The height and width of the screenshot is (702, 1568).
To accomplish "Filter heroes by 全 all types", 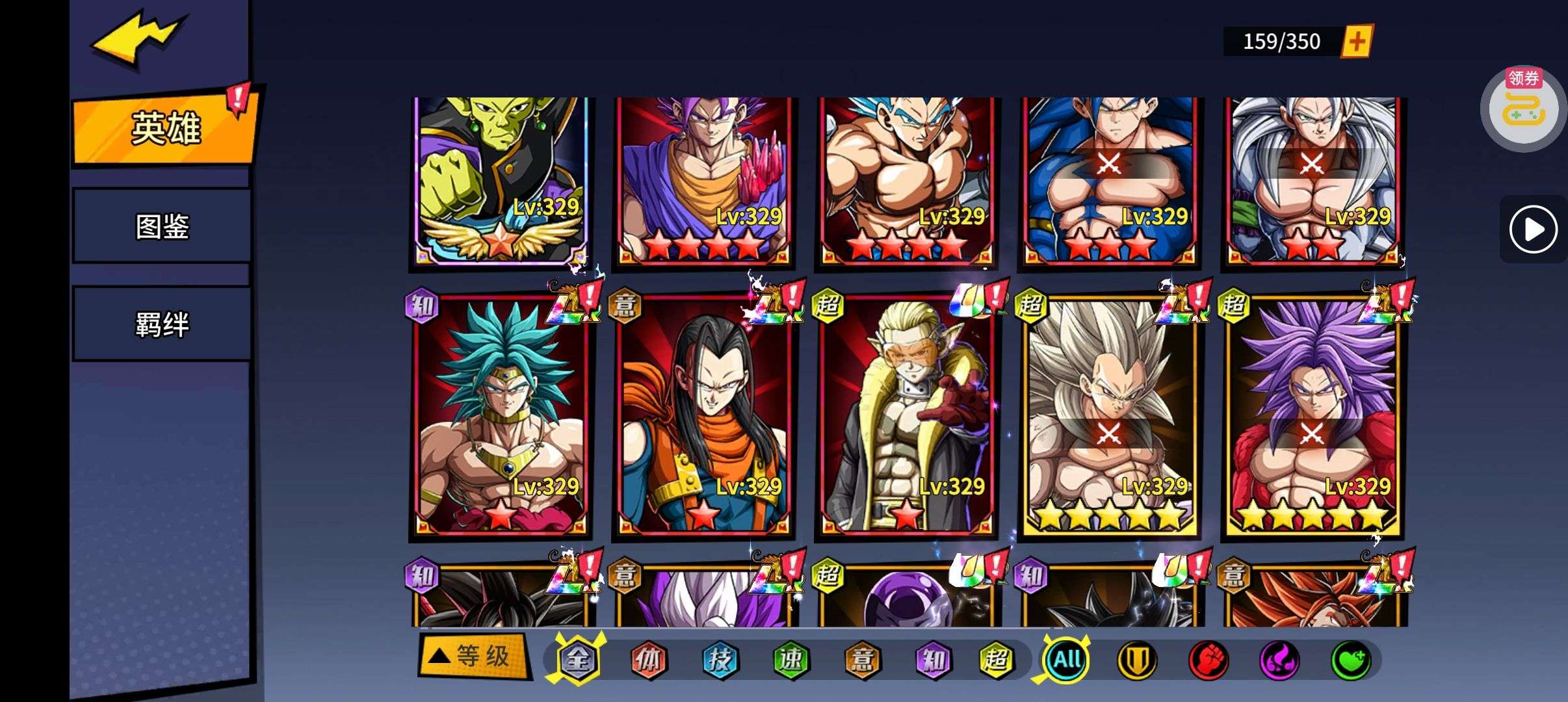I will click(x=577, y=660).
